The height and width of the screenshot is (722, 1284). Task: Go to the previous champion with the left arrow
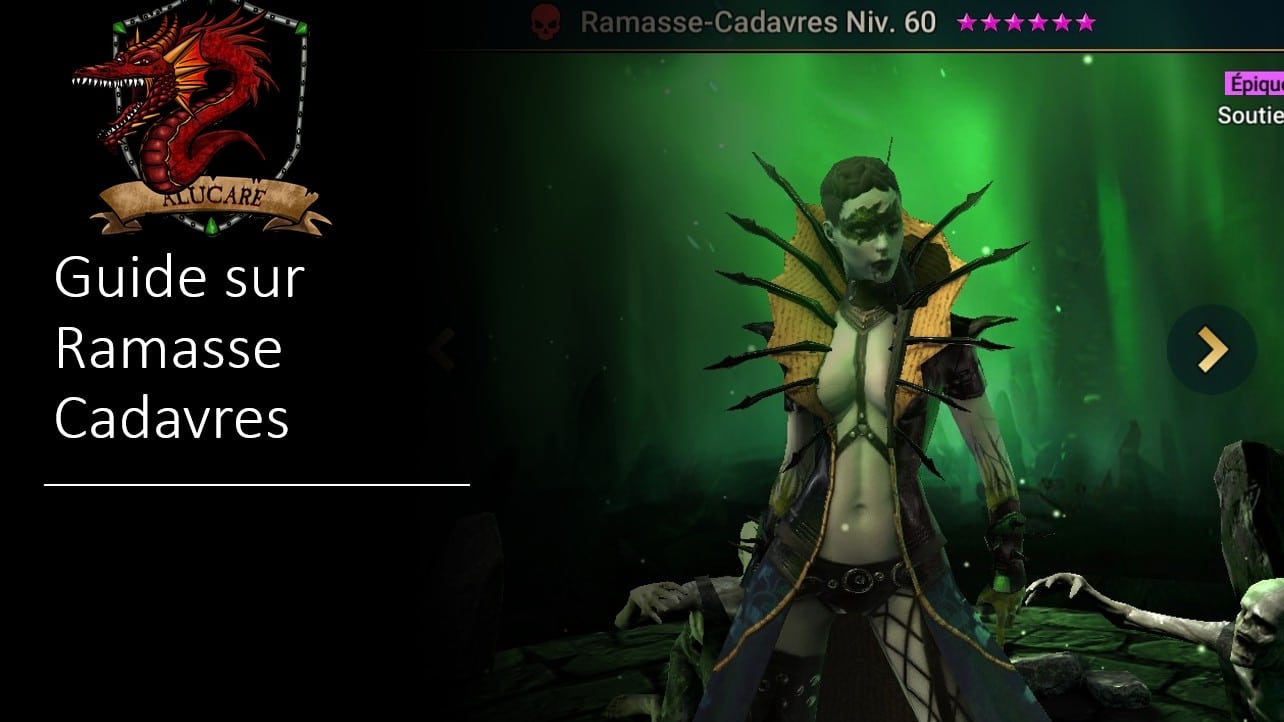[x=441, y=350]
